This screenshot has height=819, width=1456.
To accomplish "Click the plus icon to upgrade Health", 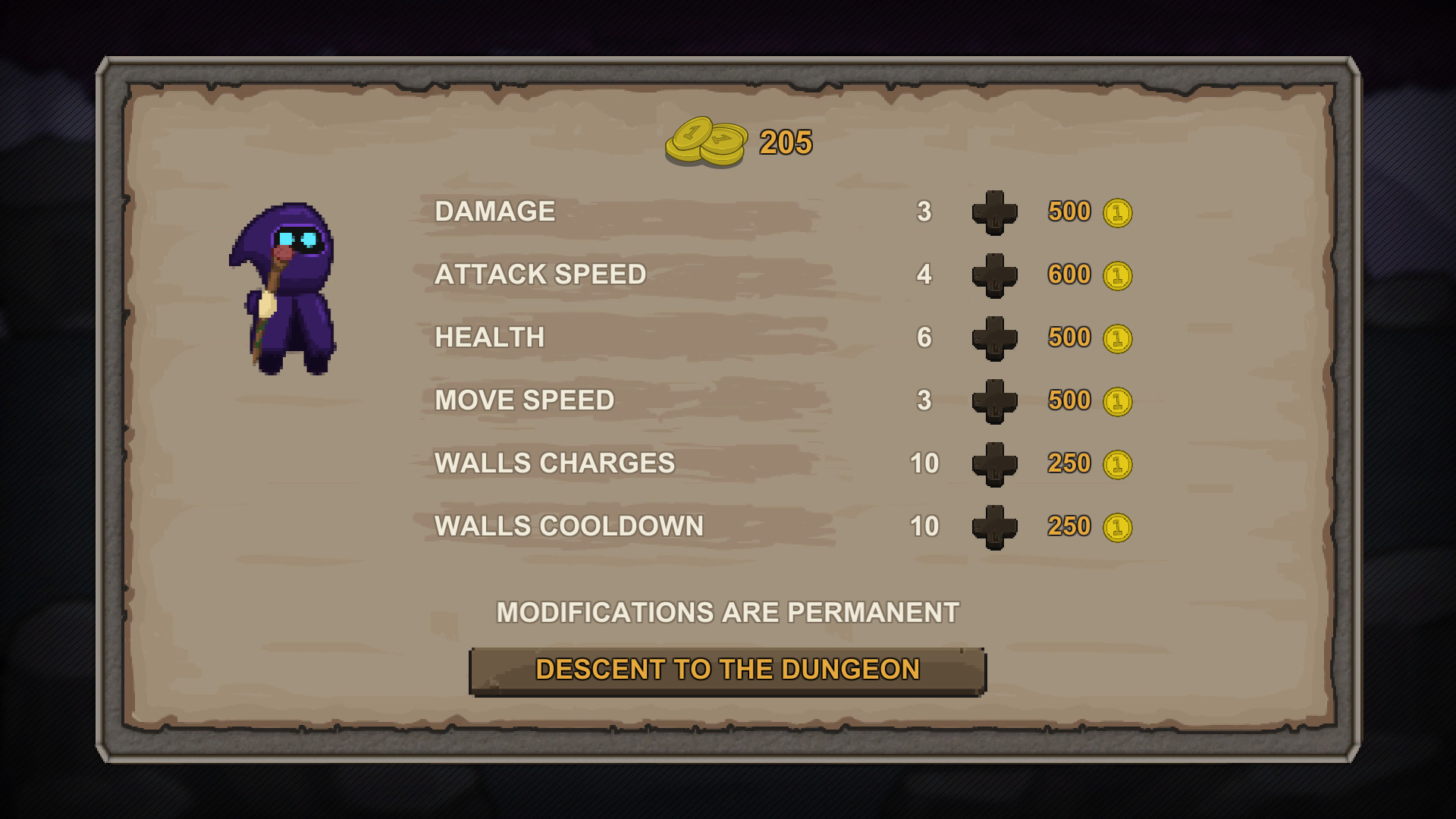I will pyautogui.click(x=994, y=338).
